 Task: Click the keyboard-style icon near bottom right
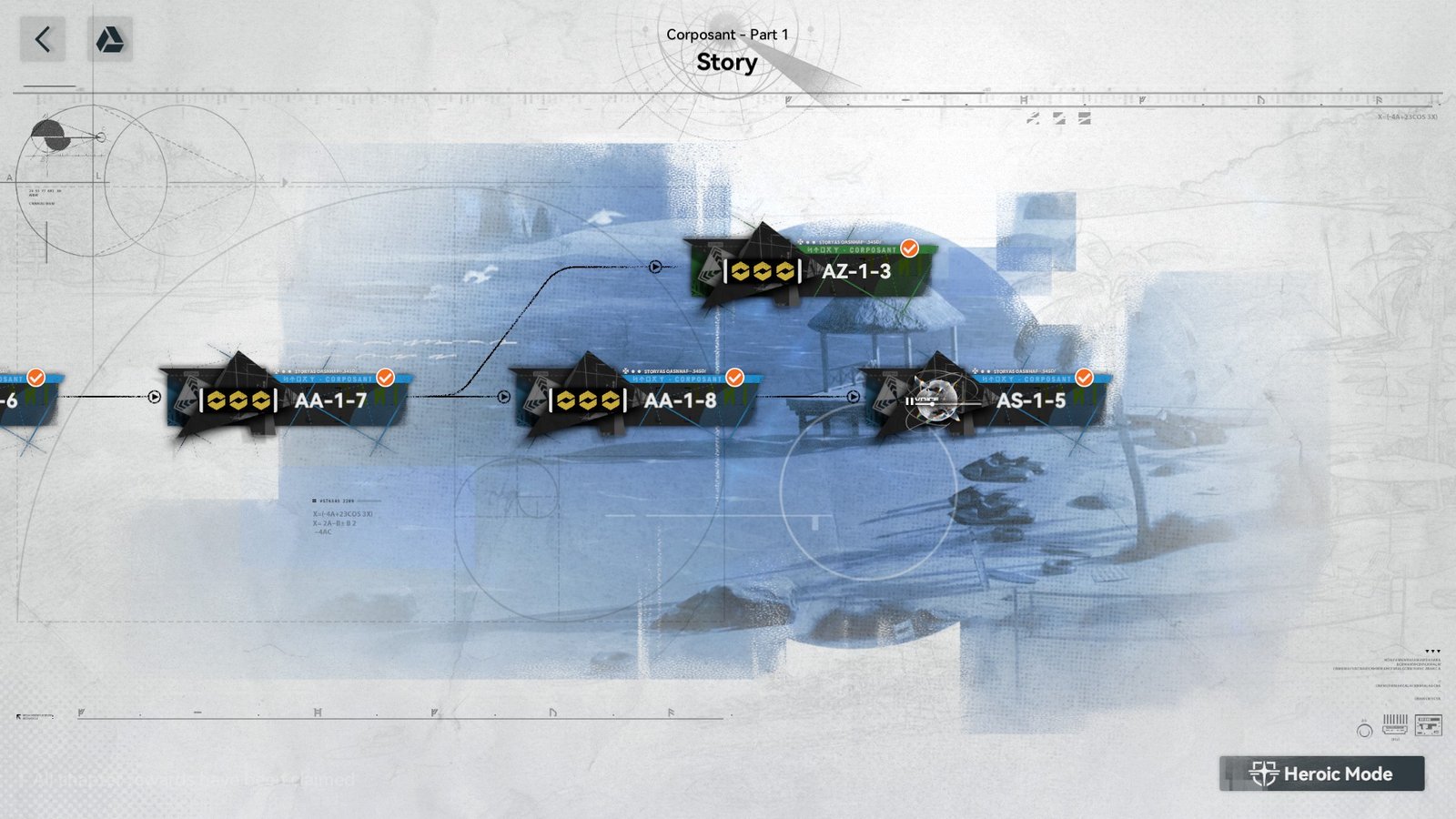(x=1395, y=725)
